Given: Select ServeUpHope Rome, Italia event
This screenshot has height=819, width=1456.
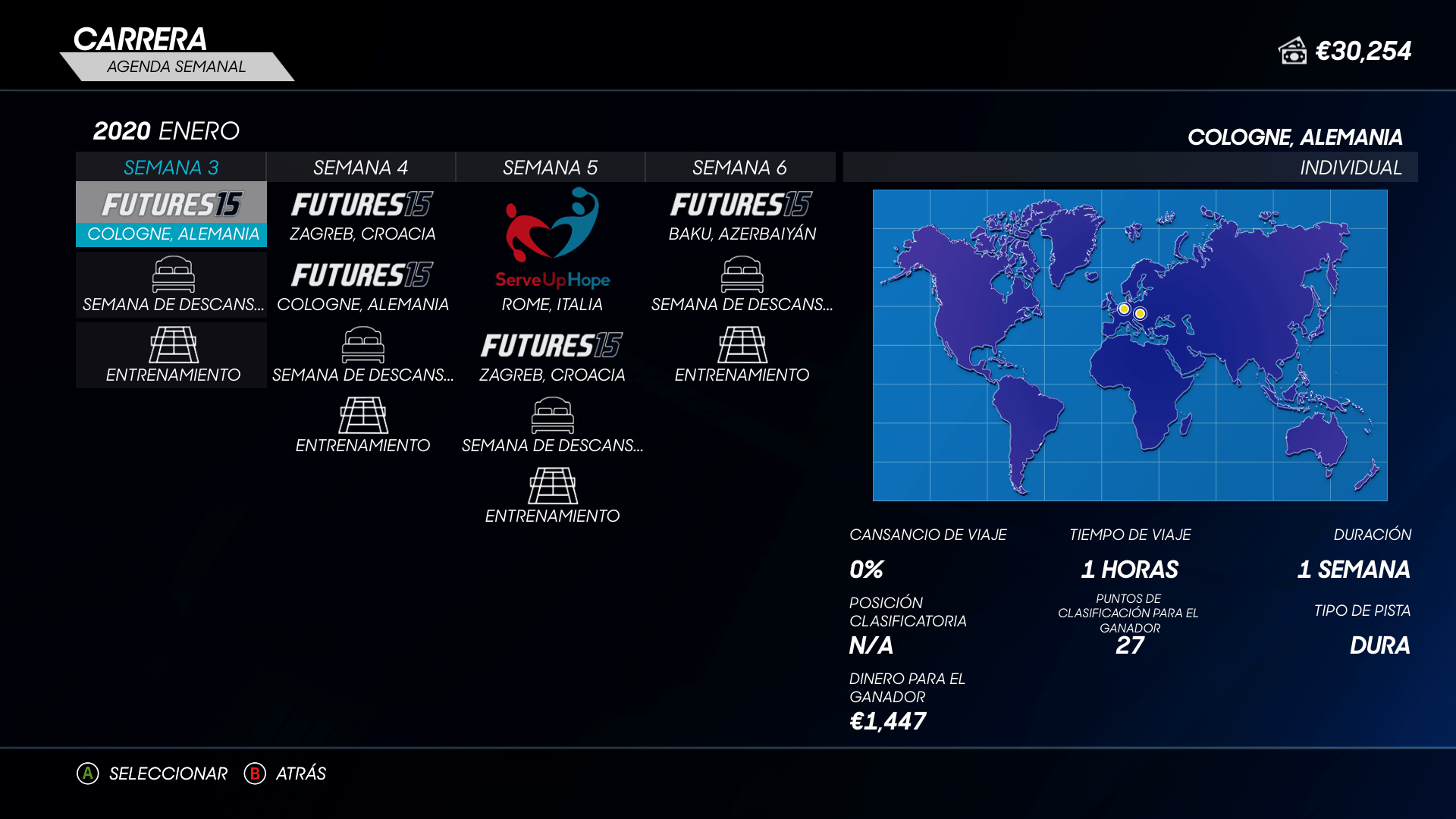Looking at the screenshot, I should click(551, 250).
